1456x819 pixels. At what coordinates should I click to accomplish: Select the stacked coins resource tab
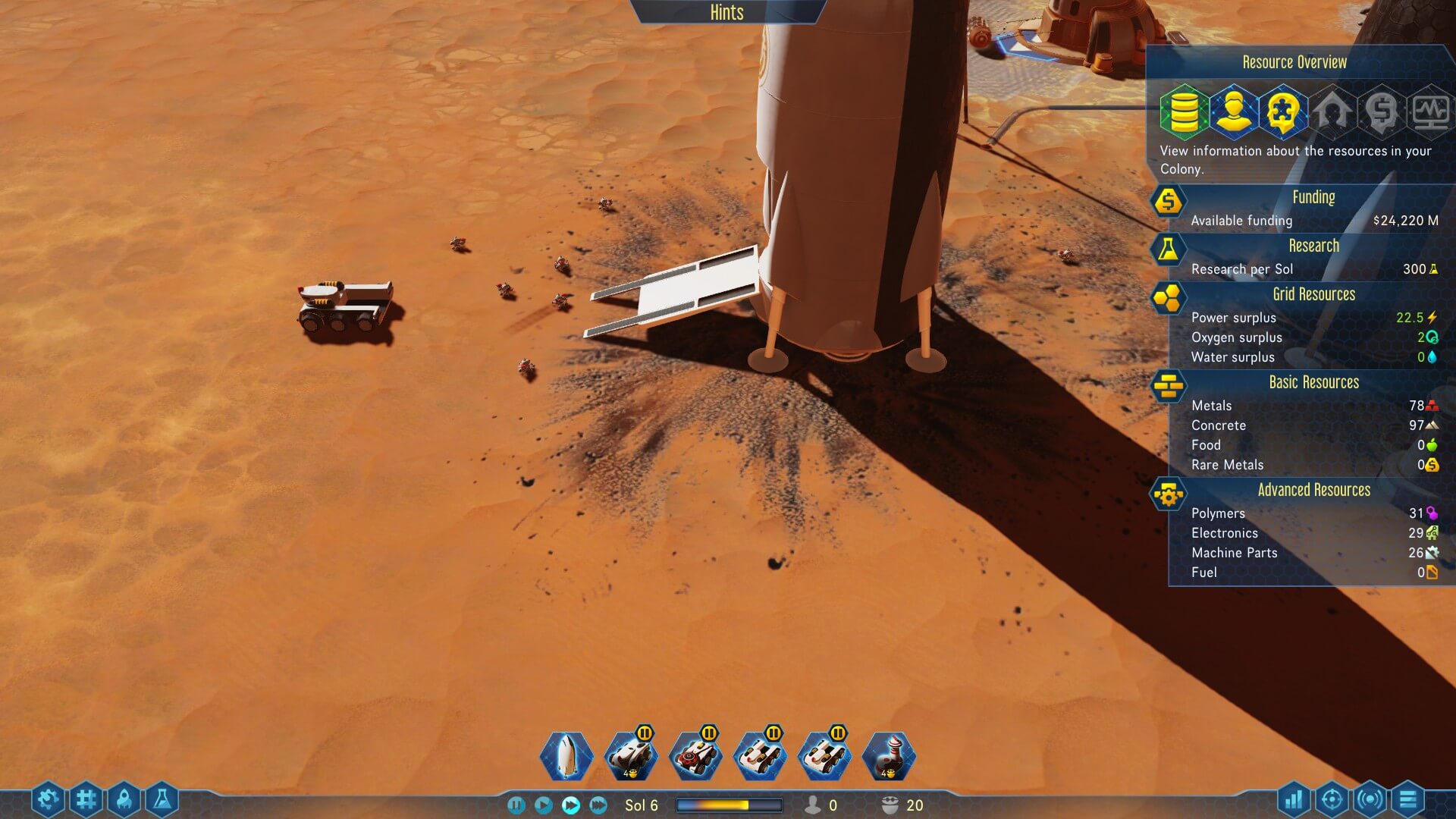[1184, 111]
